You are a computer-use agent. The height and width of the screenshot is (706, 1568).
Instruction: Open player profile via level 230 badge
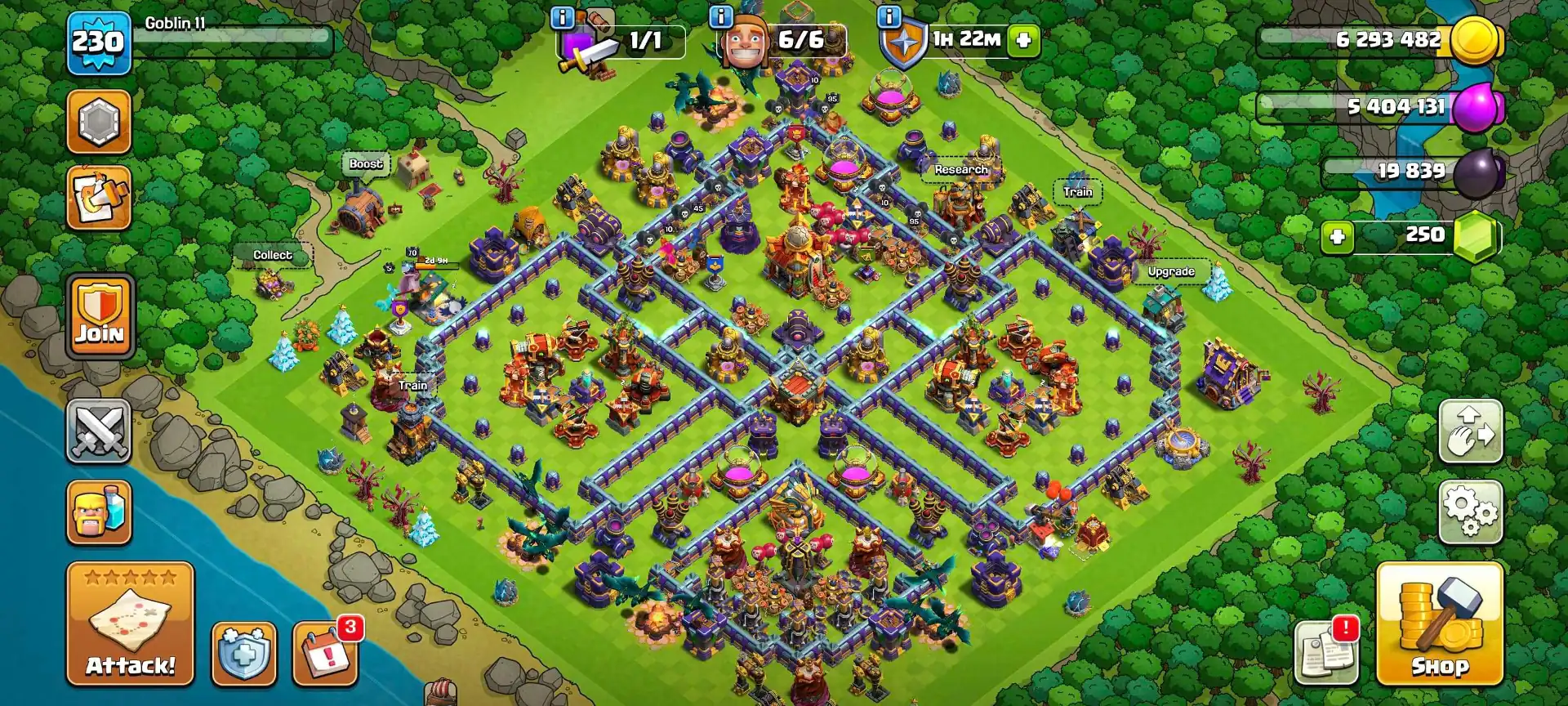98,42
